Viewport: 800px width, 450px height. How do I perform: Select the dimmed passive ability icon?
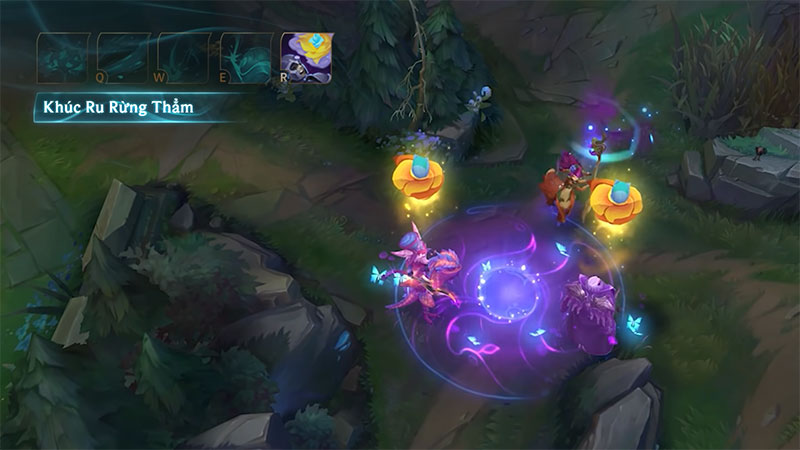coord(64,57)
